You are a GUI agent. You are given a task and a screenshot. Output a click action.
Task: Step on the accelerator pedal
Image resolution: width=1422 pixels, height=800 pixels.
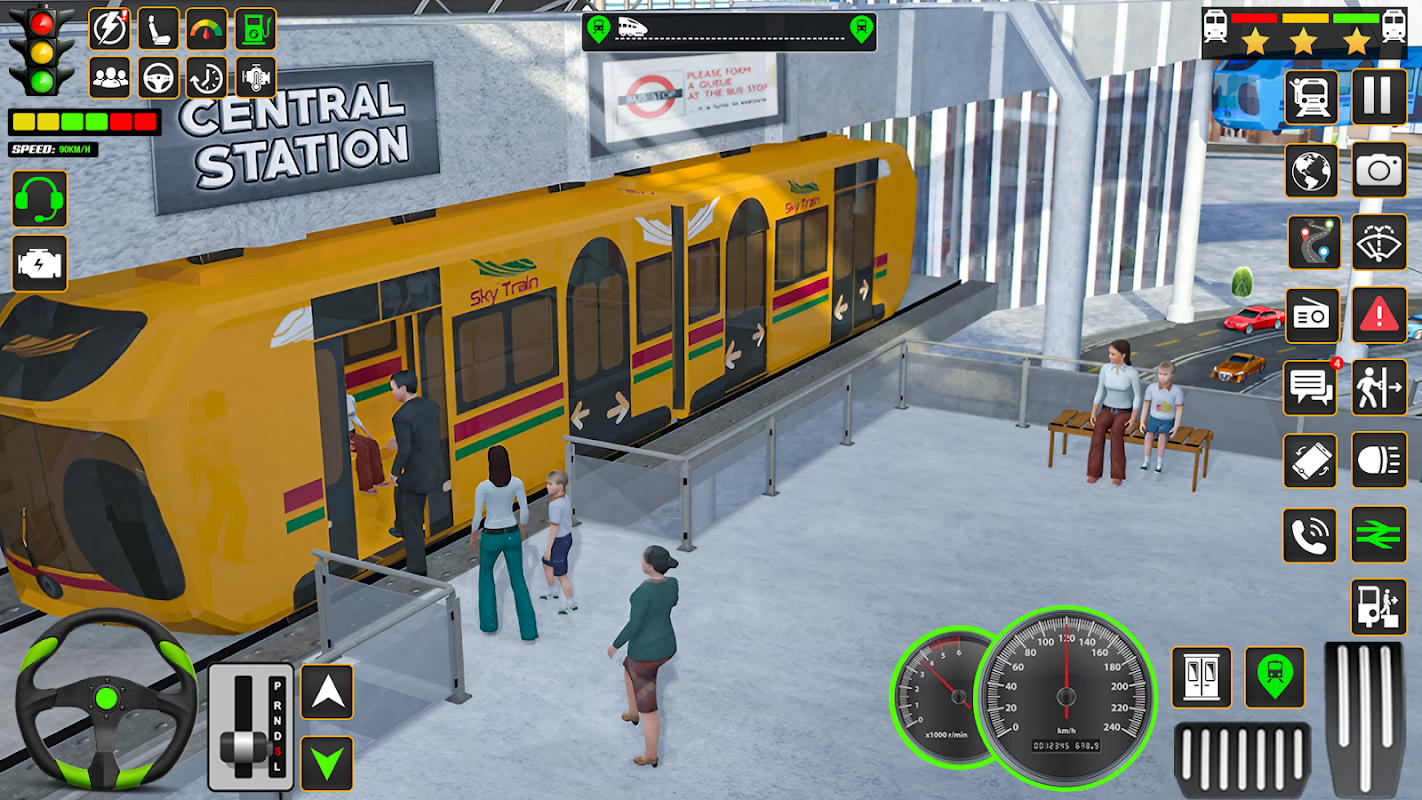click(x=1363, y=718)
